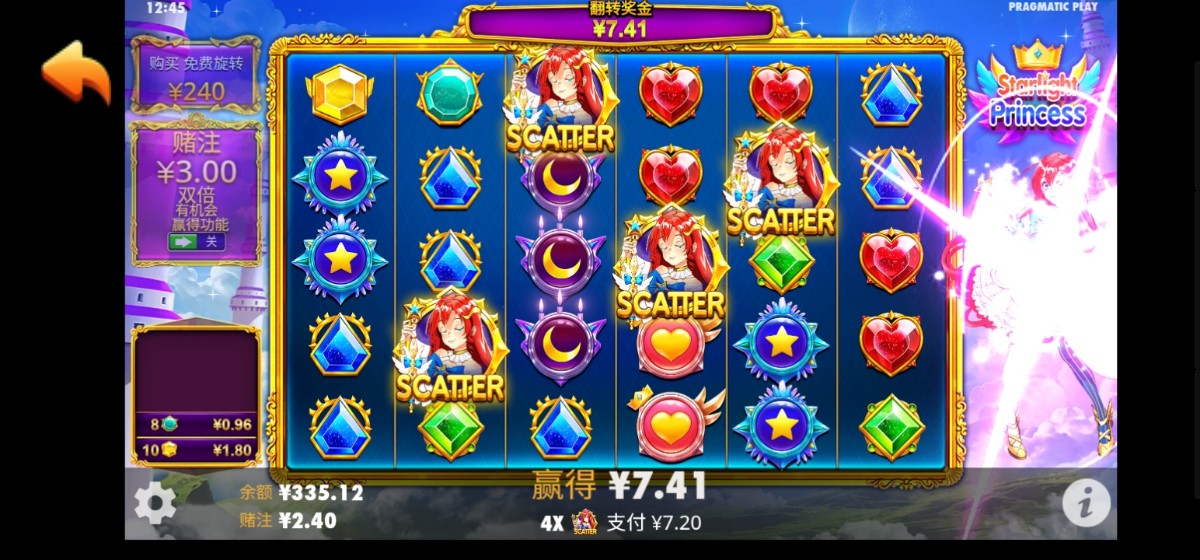The height and width of the screenshot is (560, 1200).
Task: Open the gear settings menu
Action: coord(155,503)
